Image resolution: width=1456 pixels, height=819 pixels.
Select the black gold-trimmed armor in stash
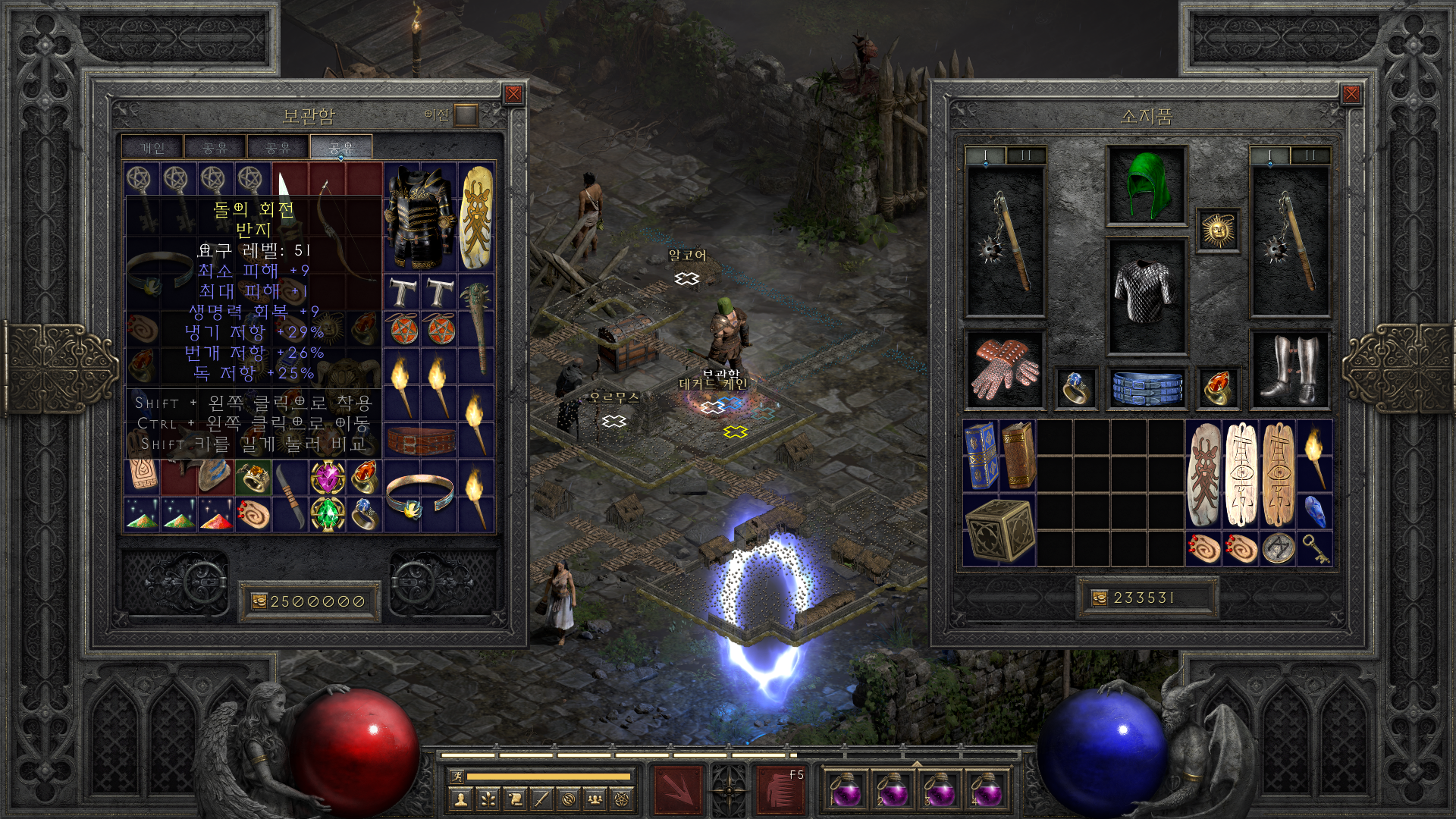419,218
